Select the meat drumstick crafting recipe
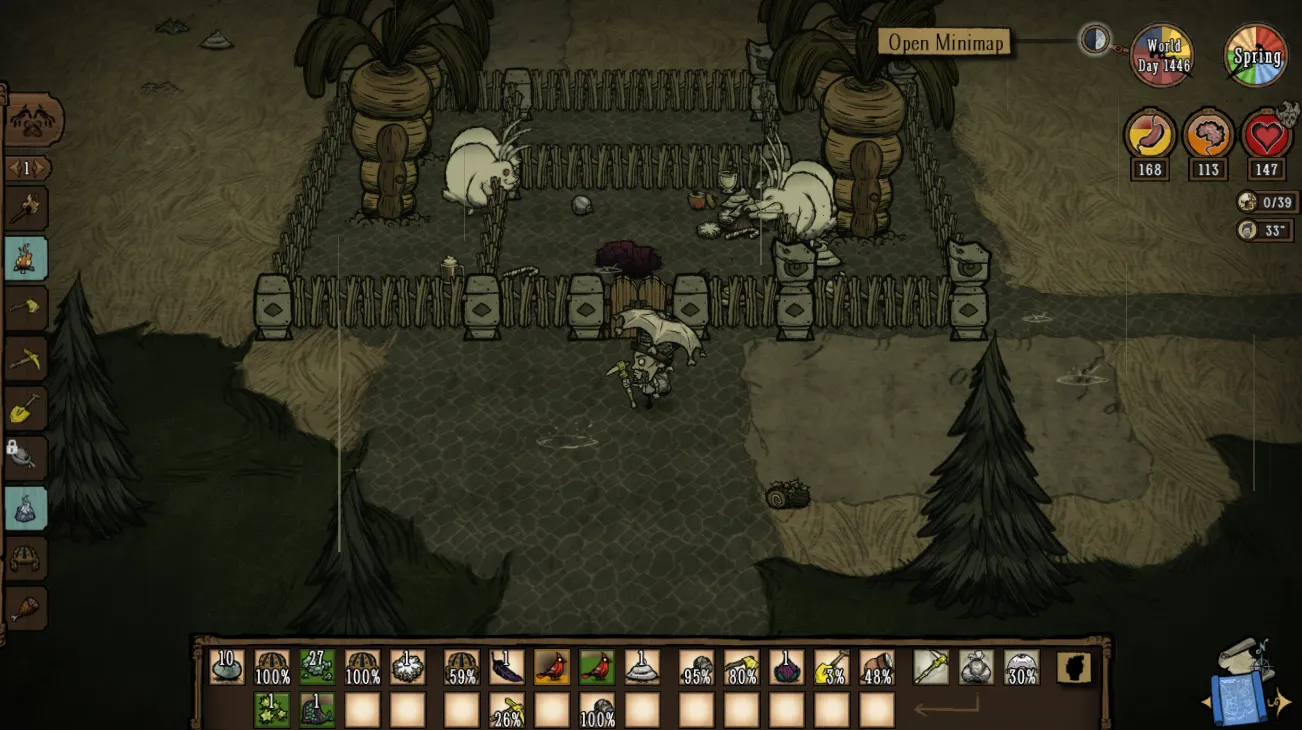Viewport: 1302px width, 730px height. tap(26, 607)
